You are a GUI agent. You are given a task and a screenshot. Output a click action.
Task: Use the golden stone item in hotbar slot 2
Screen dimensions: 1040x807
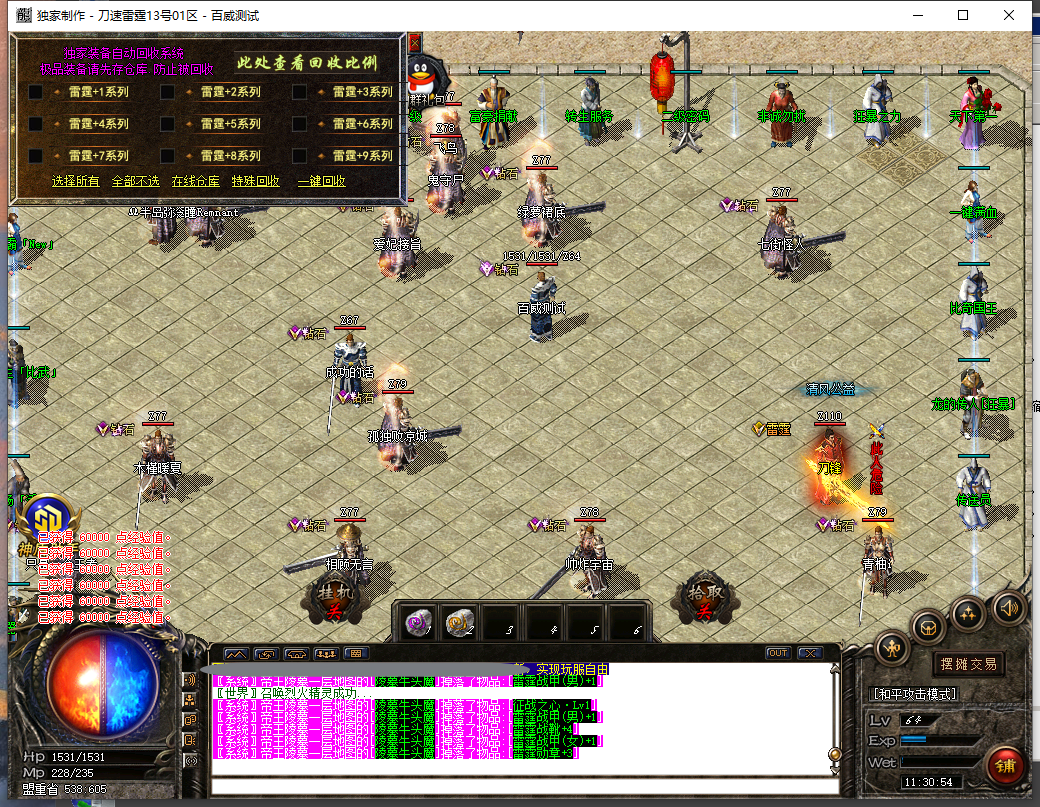point(458,623)
